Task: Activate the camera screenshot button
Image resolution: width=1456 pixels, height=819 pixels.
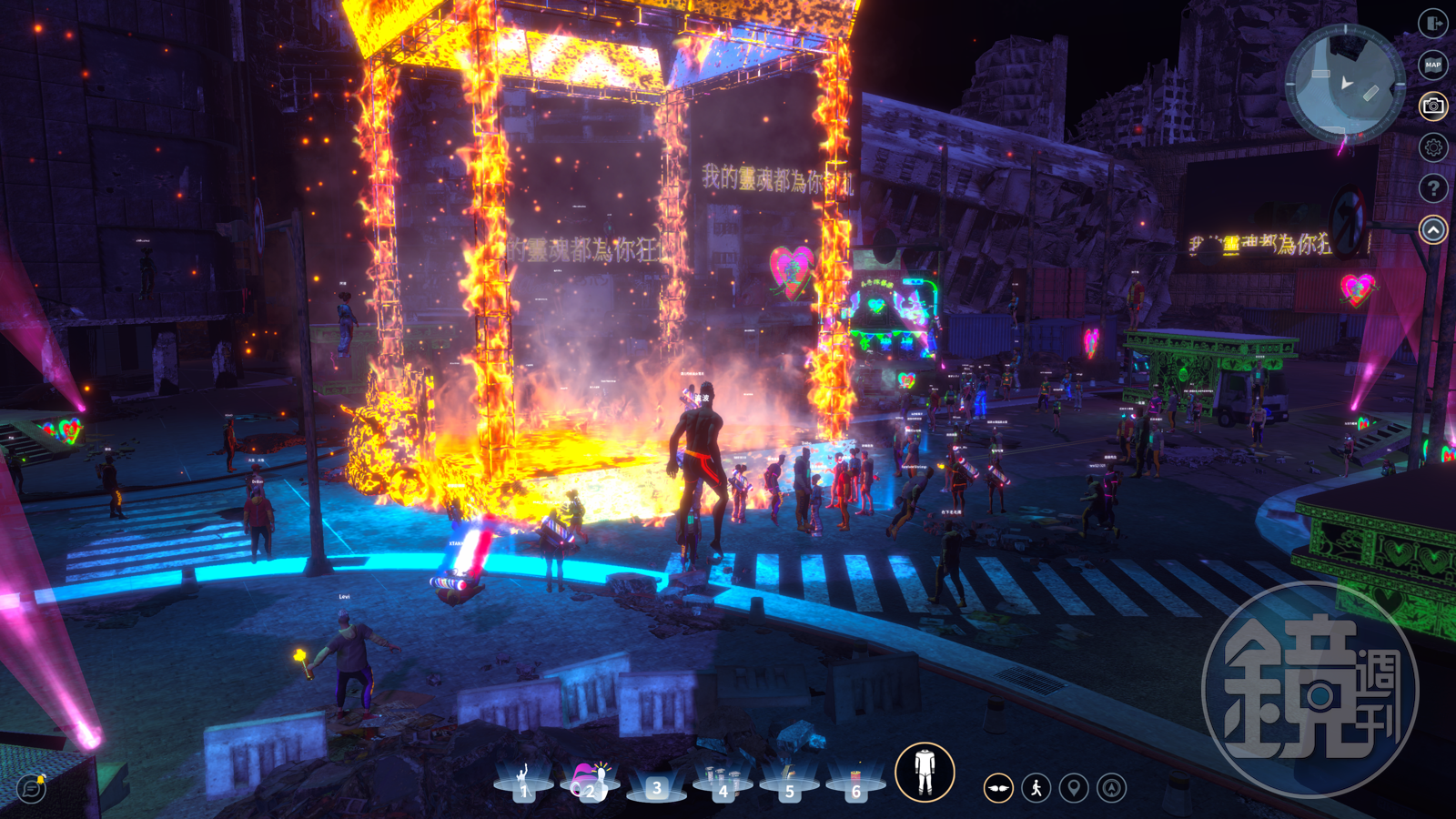Action: point(1433,106)
